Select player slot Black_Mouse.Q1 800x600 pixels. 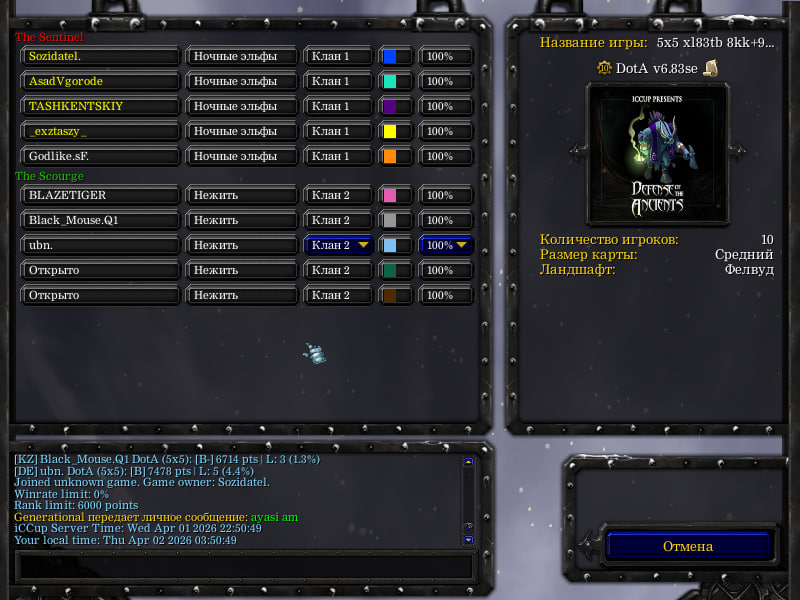(100, 220)
